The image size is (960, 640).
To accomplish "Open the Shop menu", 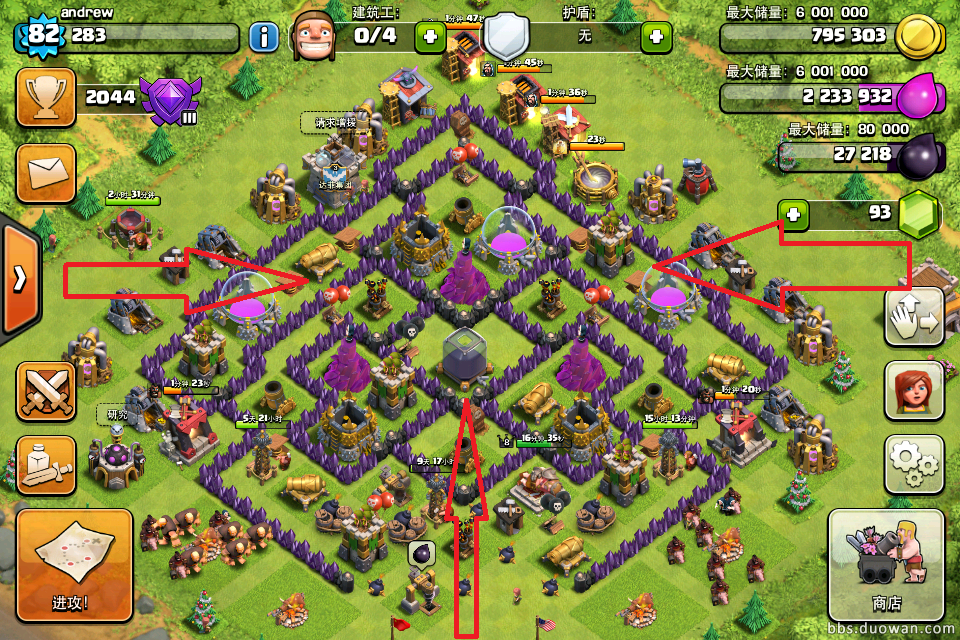I will [886, 563].
